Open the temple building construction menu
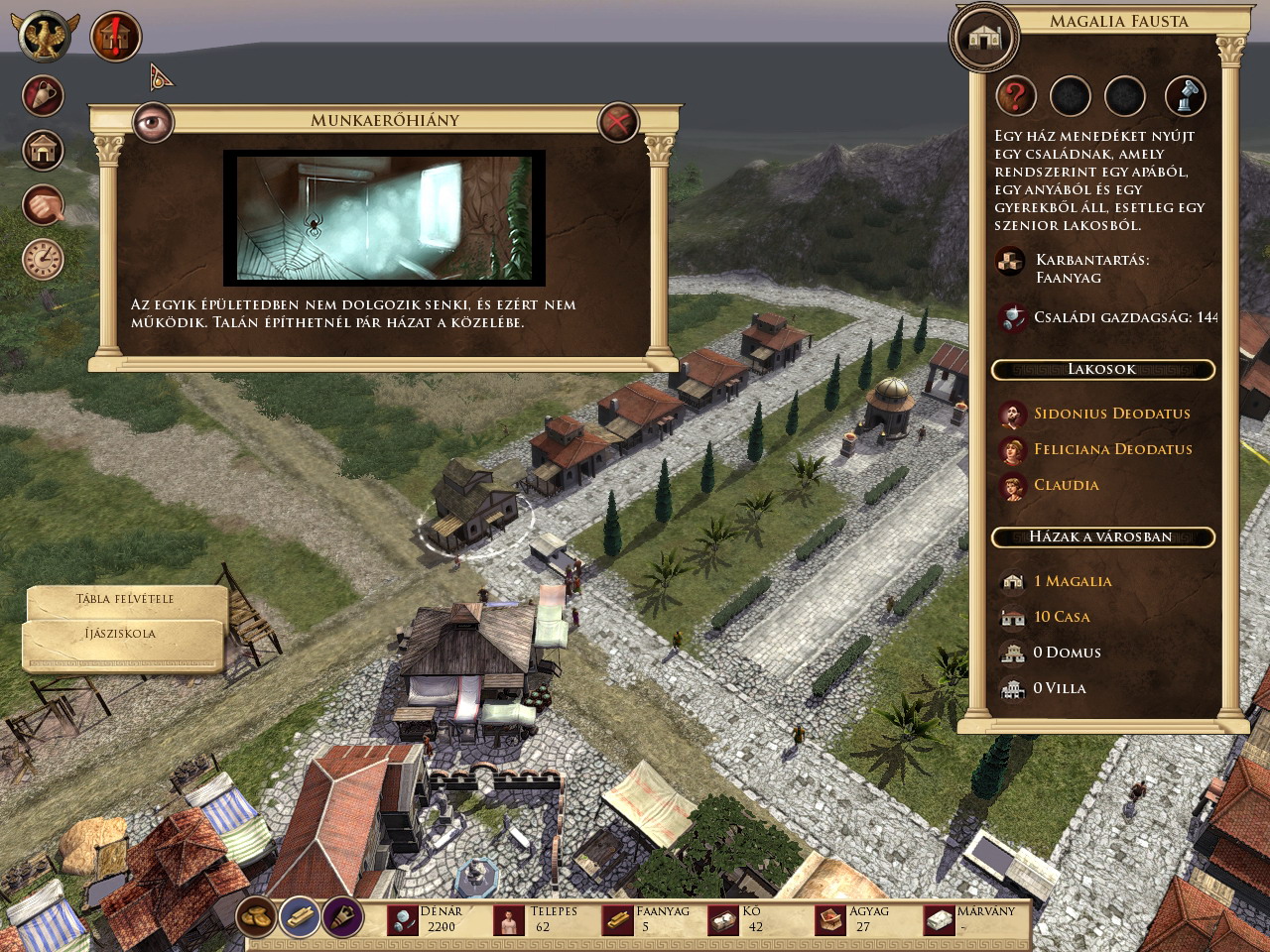 43,151
